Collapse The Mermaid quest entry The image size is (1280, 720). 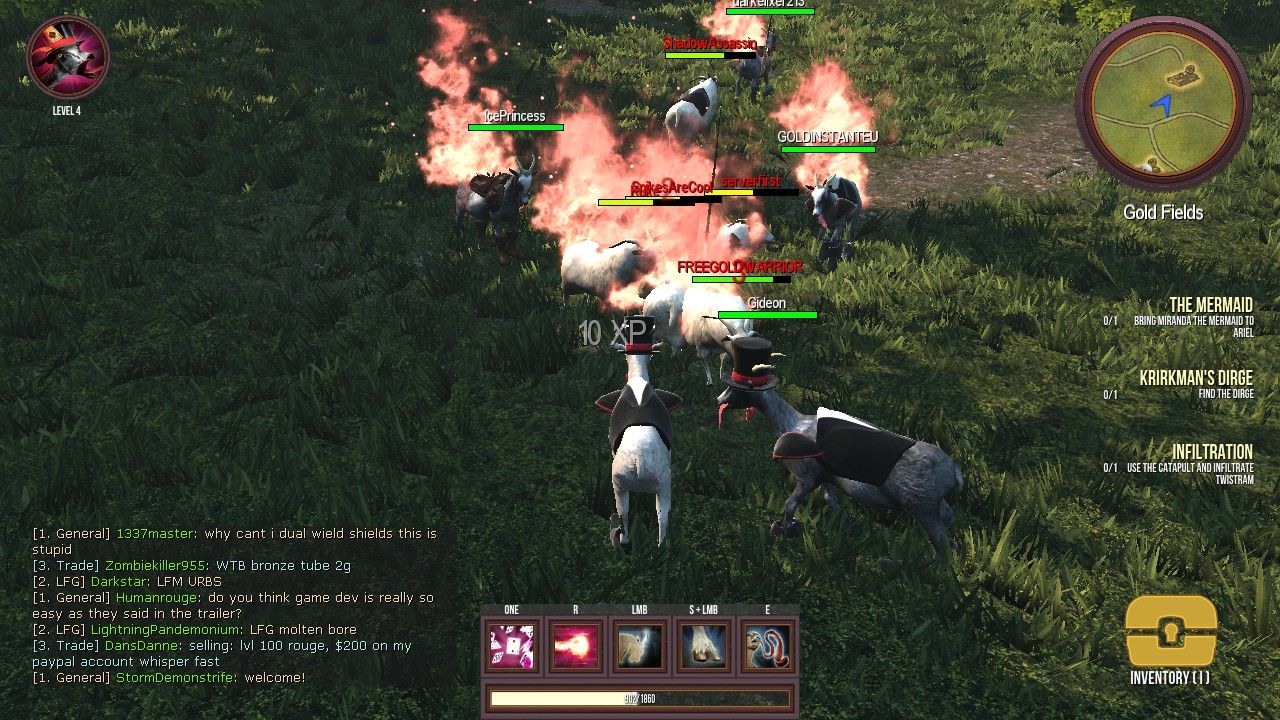tap(1213, 305)
